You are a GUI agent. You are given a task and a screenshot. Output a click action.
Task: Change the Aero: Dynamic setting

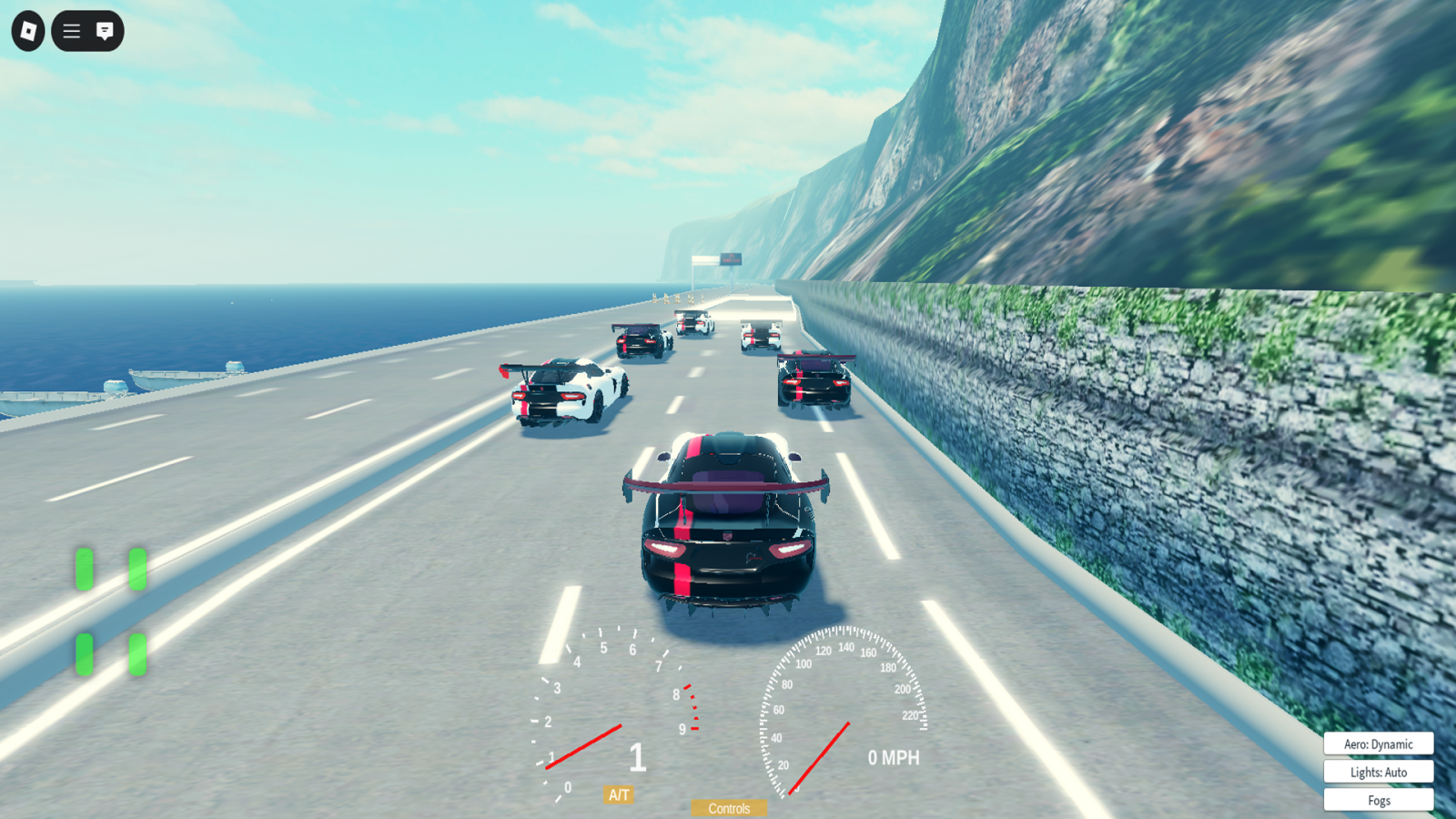click(x=1378, y=743)
